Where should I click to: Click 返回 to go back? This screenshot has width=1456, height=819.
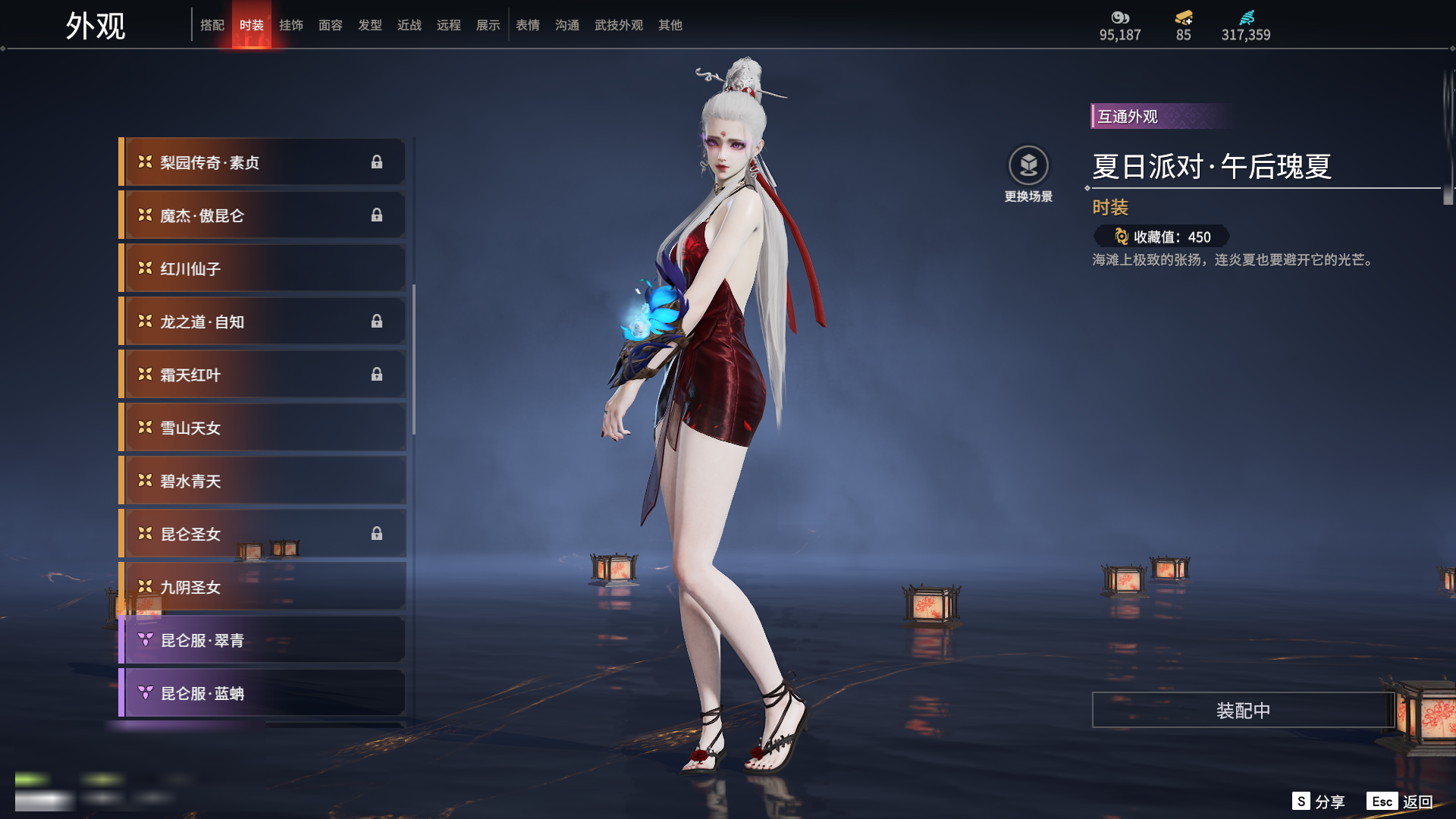(x=1400, y=802)
